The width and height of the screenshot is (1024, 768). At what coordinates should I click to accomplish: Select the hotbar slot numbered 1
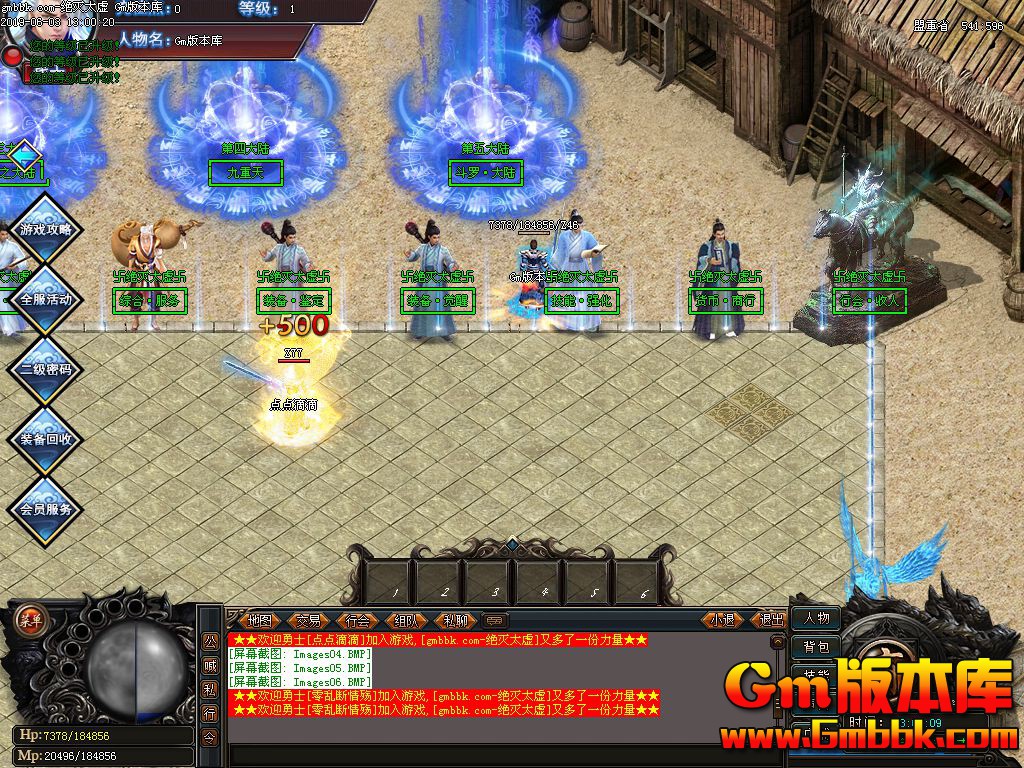pos(395,581)
